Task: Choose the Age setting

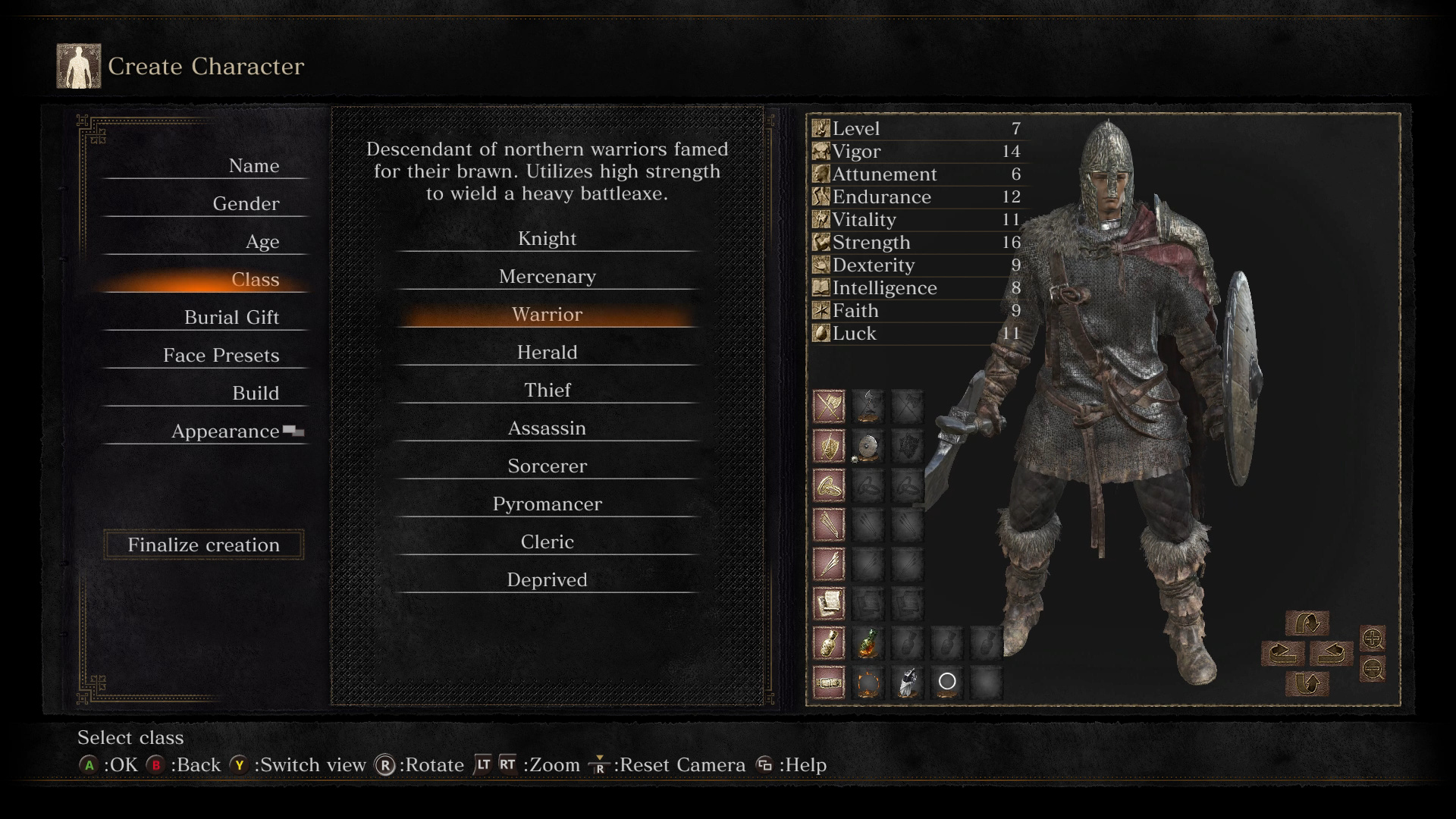Action: [x=262, y=242]
